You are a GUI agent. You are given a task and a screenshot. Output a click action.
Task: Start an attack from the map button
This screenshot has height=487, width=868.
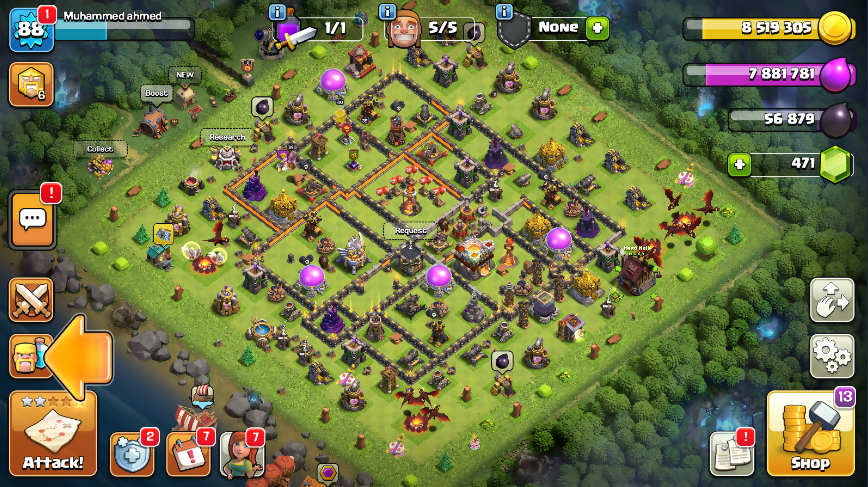click(x=53, y=433)
